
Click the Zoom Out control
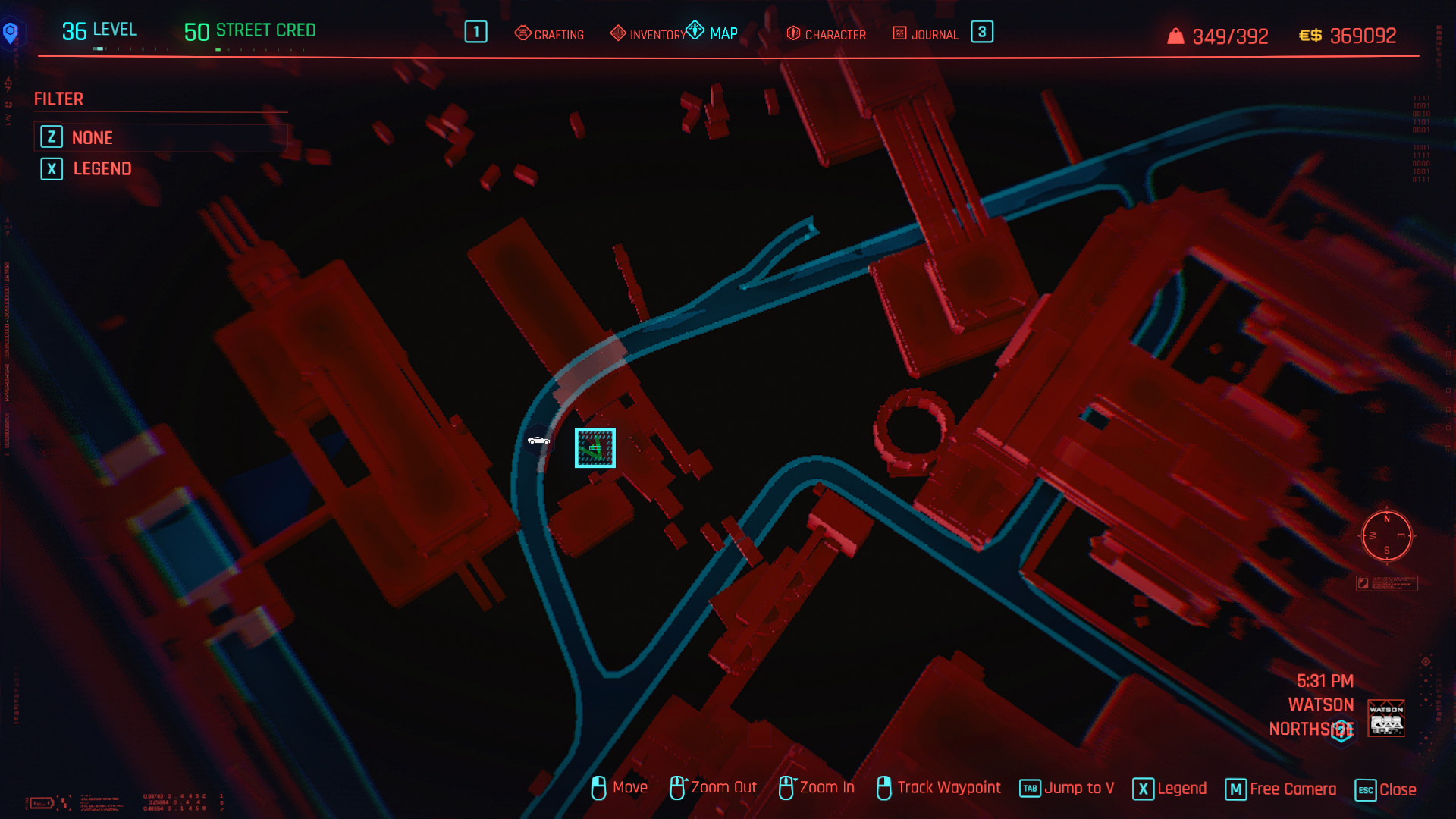point(714,788)
